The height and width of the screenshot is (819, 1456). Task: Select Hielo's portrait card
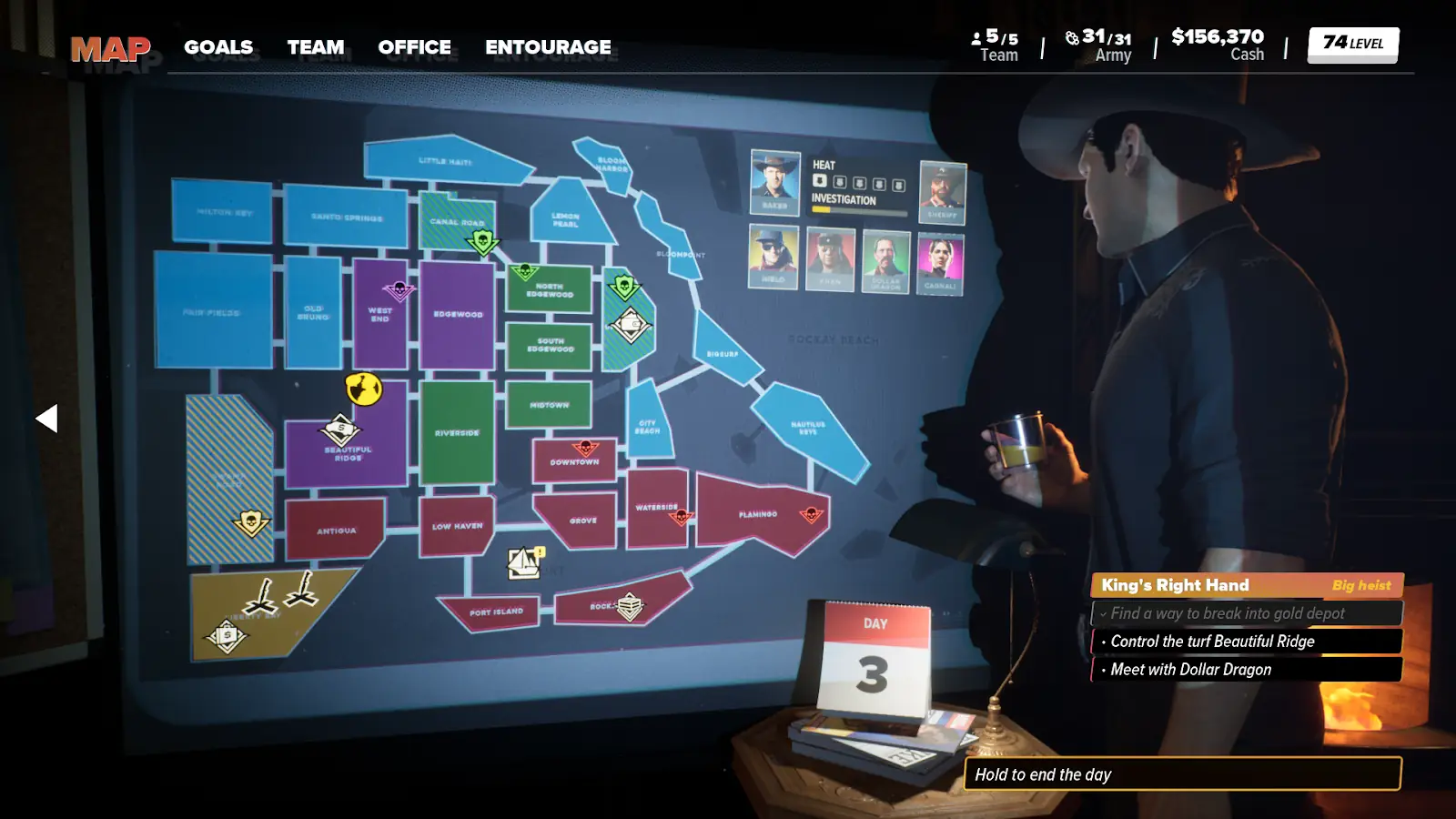pyautogui.click(x=773, y=258)
